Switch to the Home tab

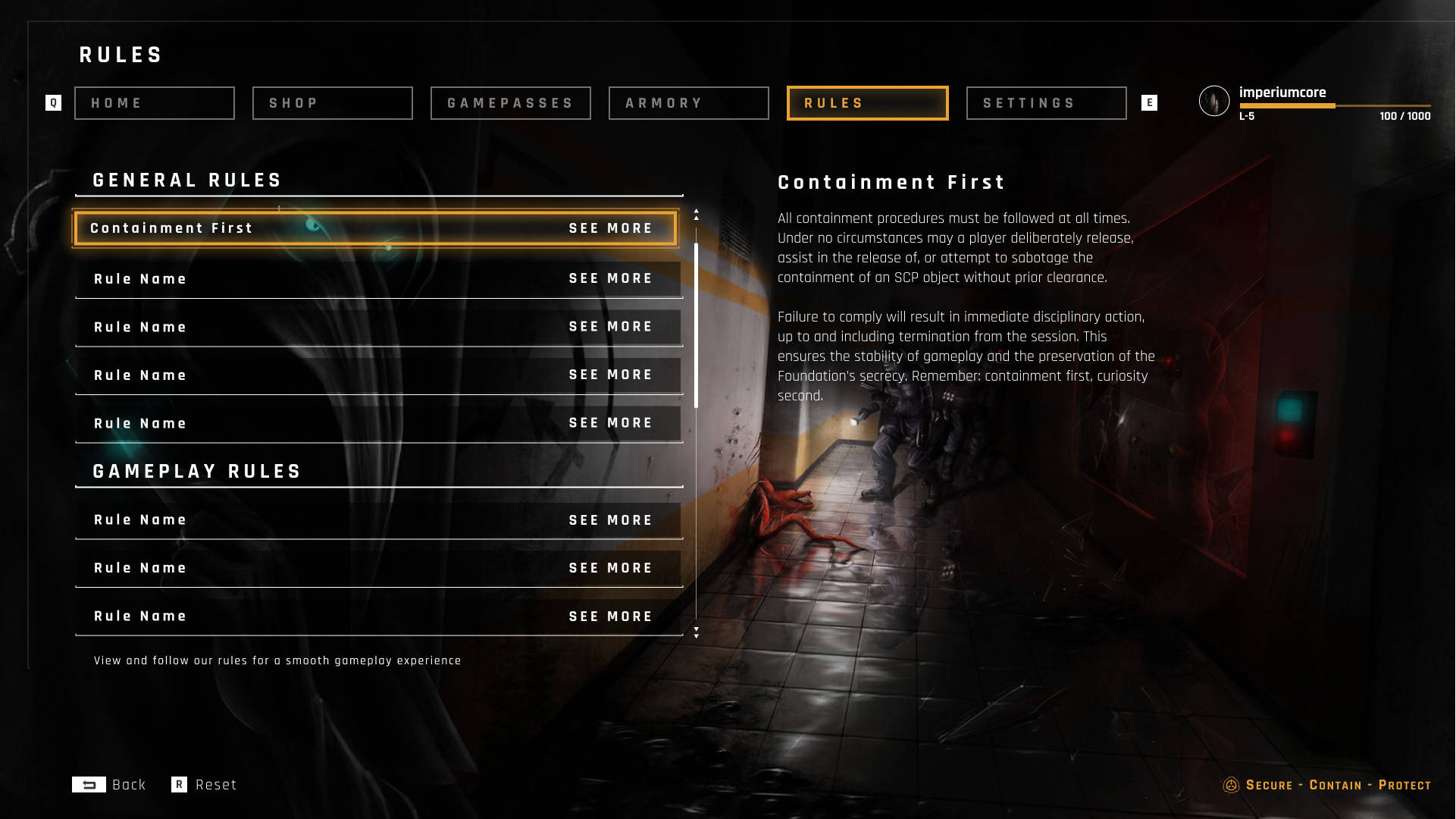click(155, 103)
